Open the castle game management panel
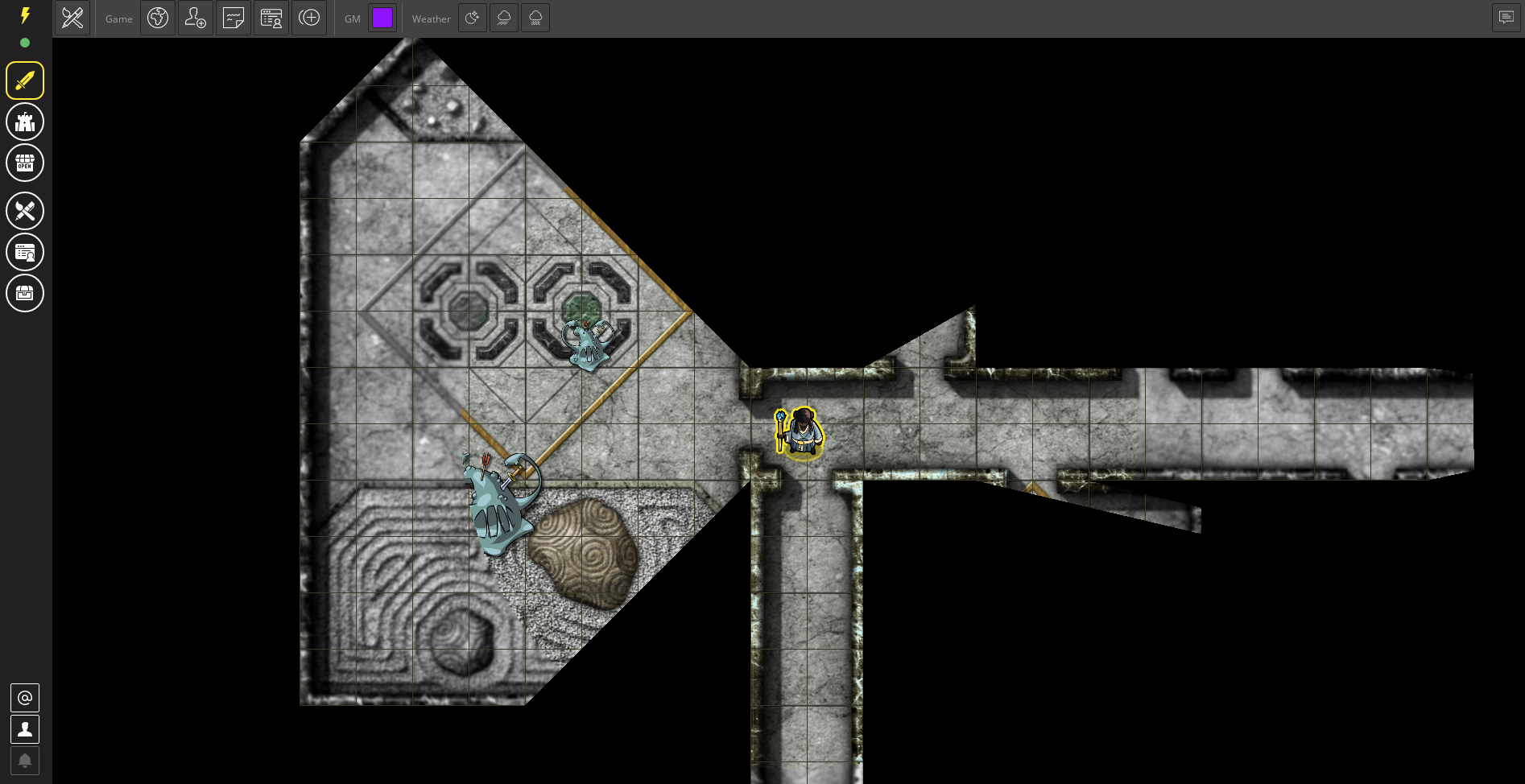1525x784 pixels. pyautogui.click(x=25, y=122)
